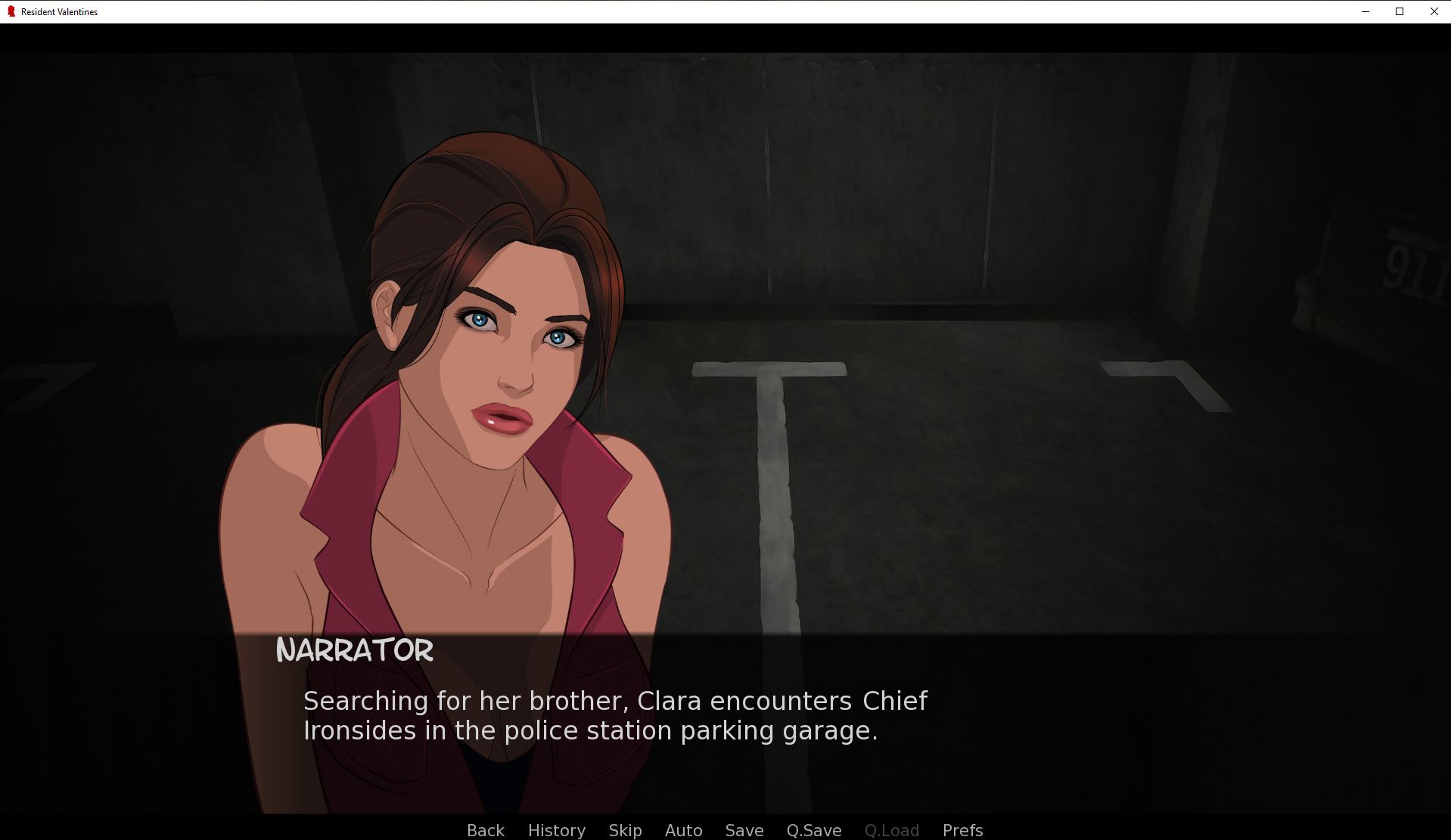Open the Save game screen
The width and height of the screenshot is (1451, 840).
(x=744, y=830)
